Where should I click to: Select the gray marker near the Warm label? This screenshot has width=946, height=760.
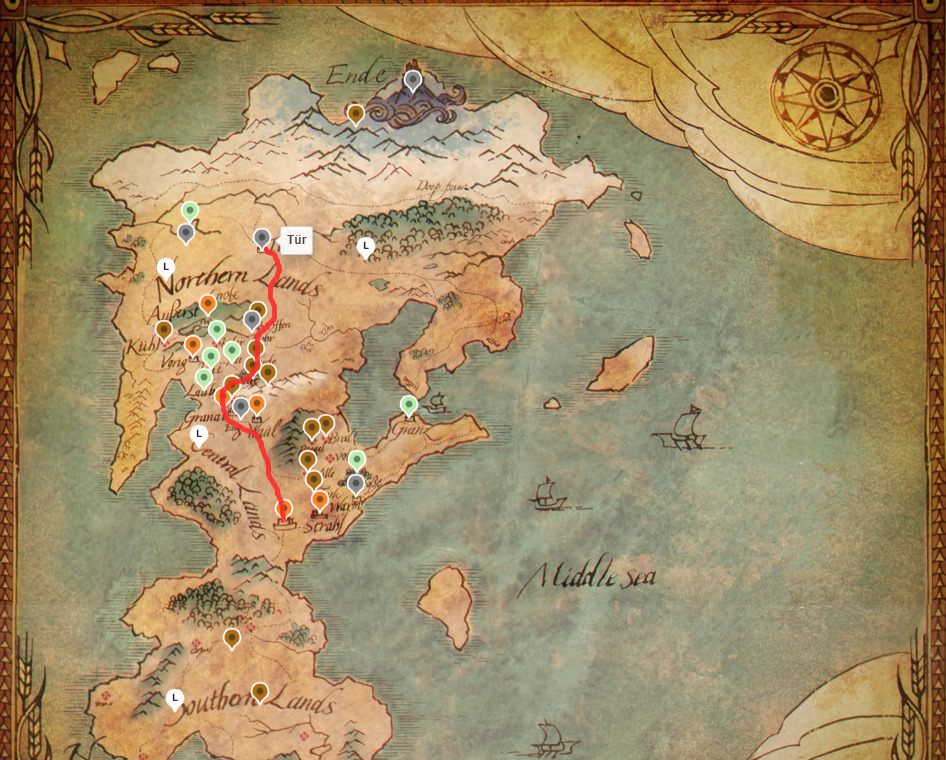click(x=356, y=484)
